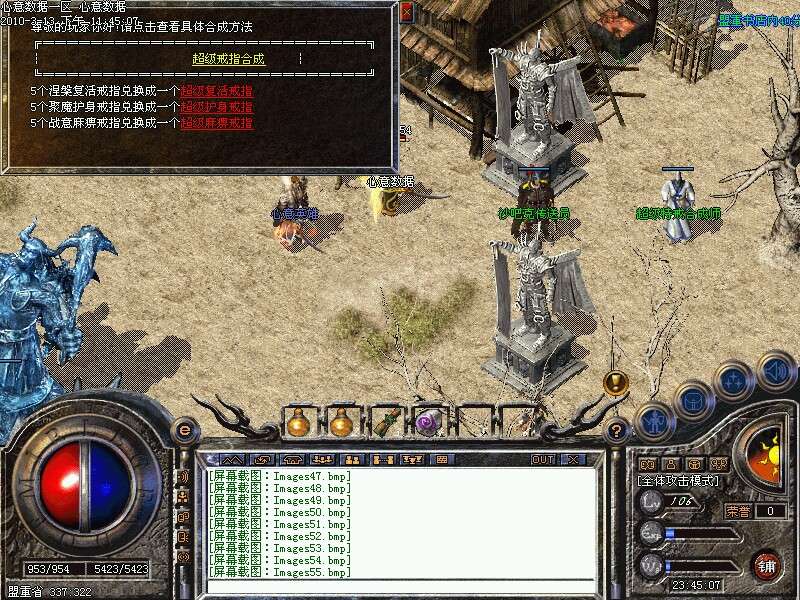Open the bag with the round backpack button

(x=693, y=401)
